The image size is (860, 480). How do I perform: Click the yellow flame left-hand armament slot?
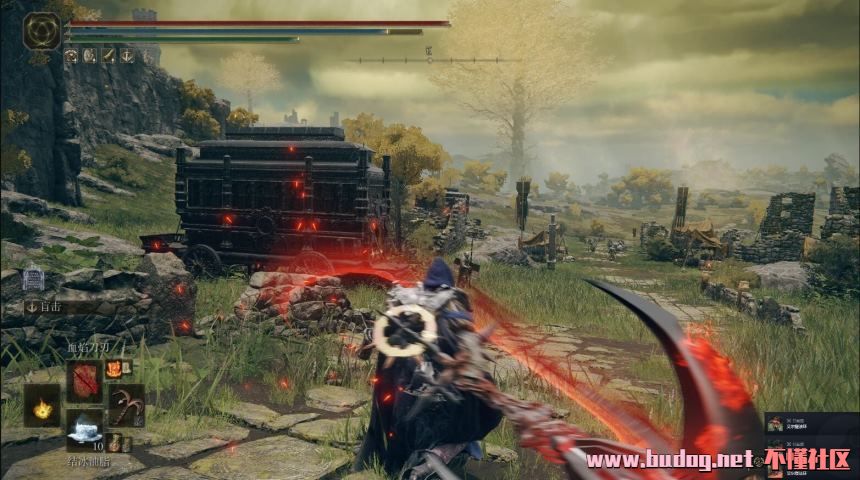pyautogui.click(x=42, y=405)
